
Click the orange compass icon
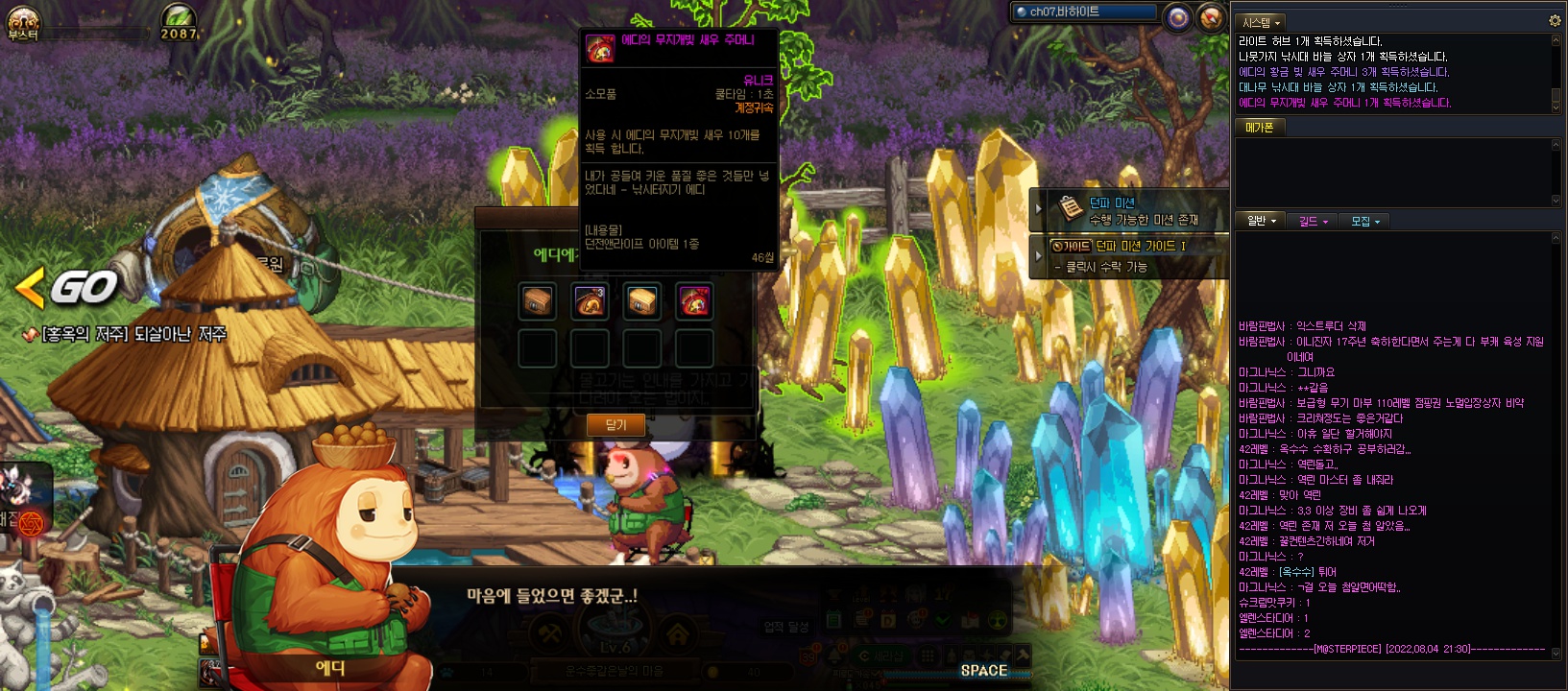point(1211,17)
